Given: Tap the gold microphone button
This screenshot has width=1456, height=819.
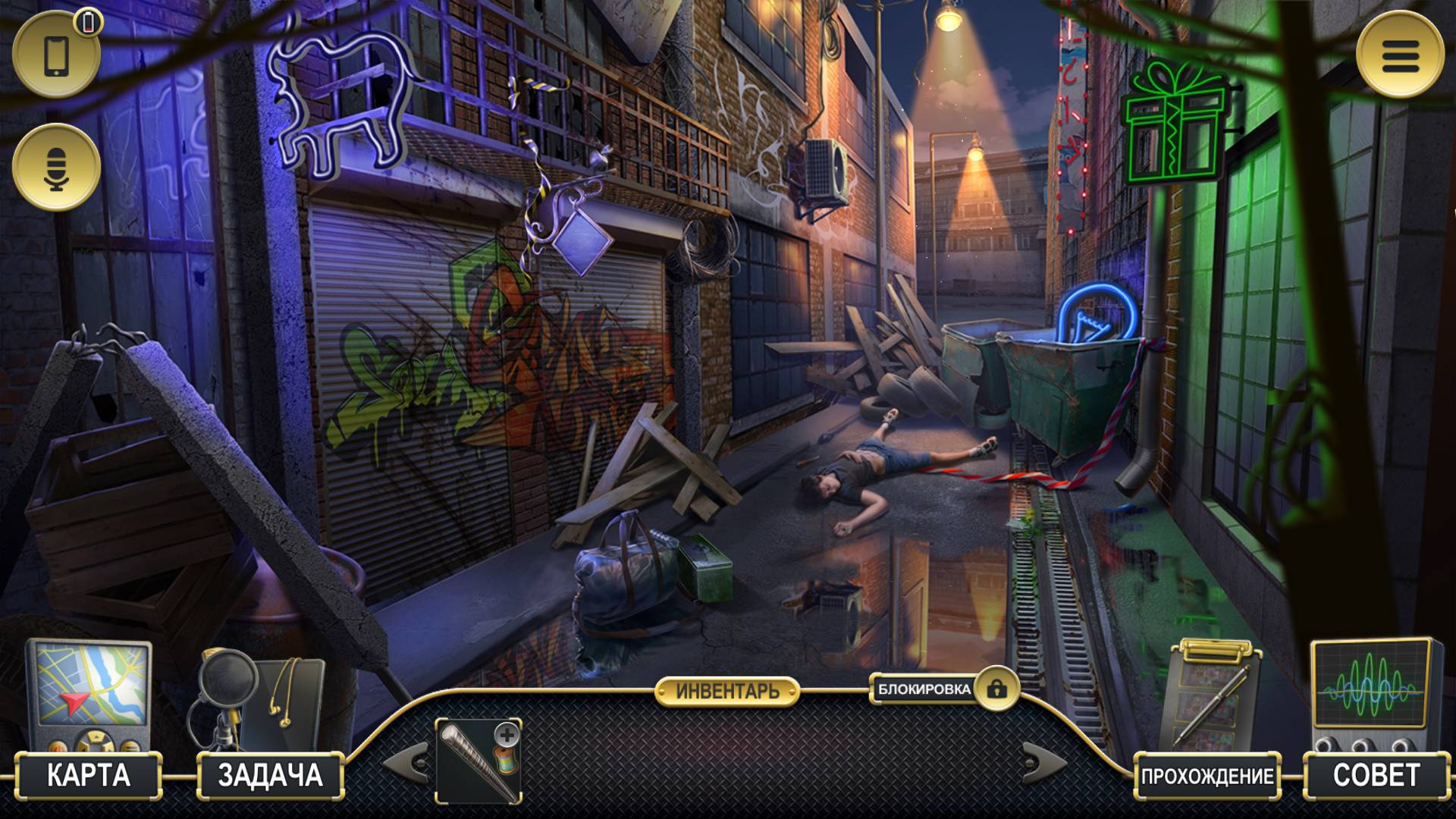Looking at the screenshot, I should pyautogui.click(x=57, y=168).
